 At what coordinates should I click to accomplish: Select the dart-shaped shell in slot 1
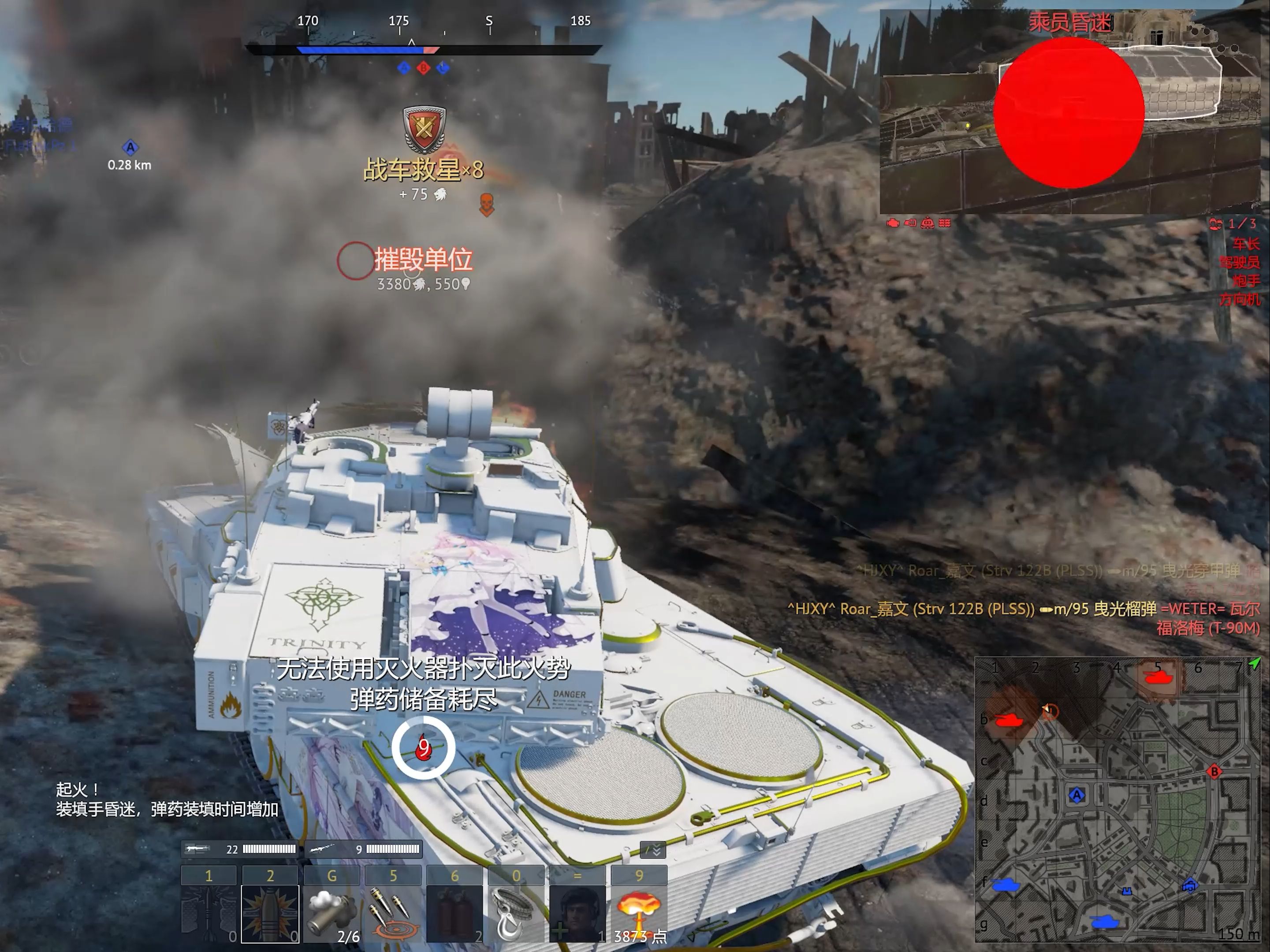(x=209, y=914)
